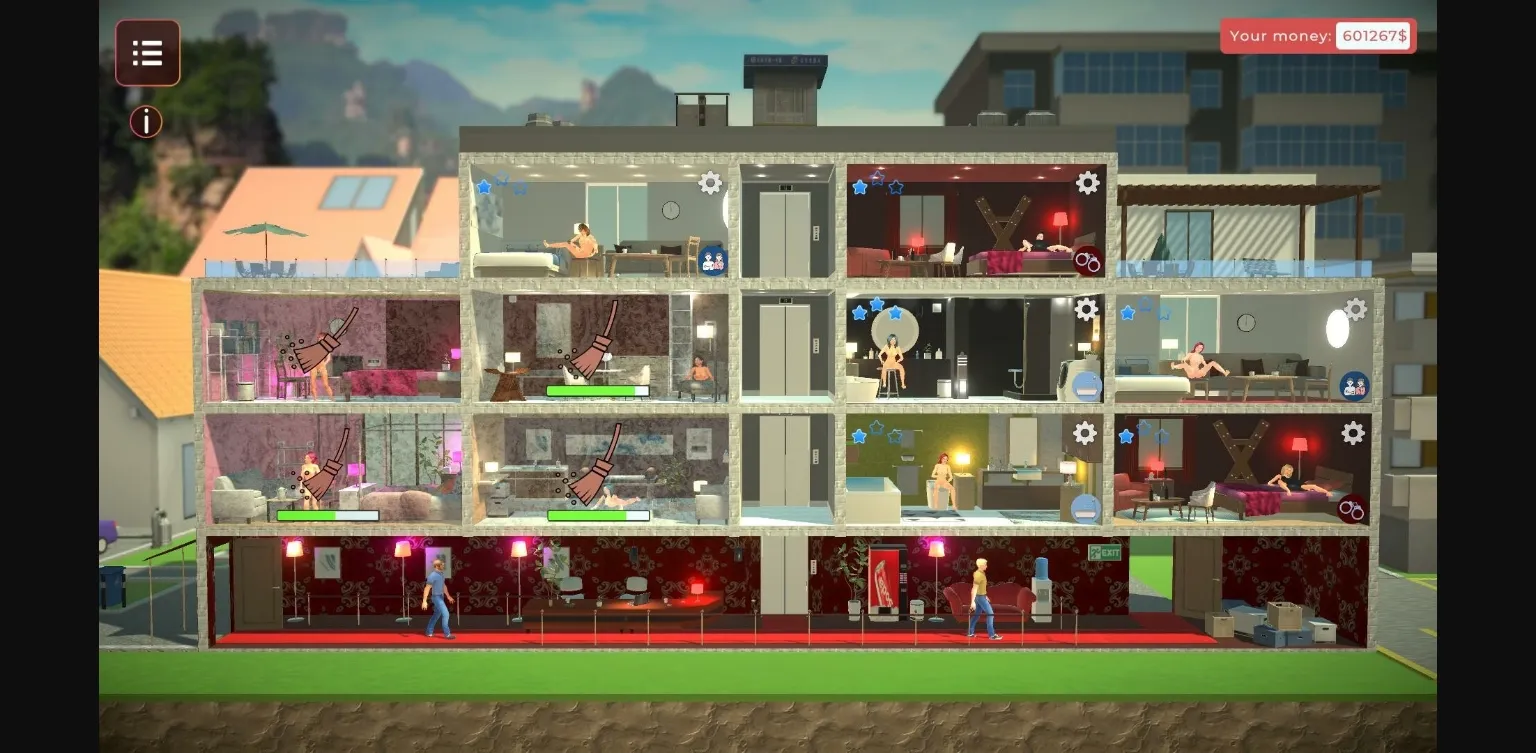The width and height of the screenshot is (1536, 753).
Task: Open the gear settings in the right-side lounge room
Action: 1354,310
